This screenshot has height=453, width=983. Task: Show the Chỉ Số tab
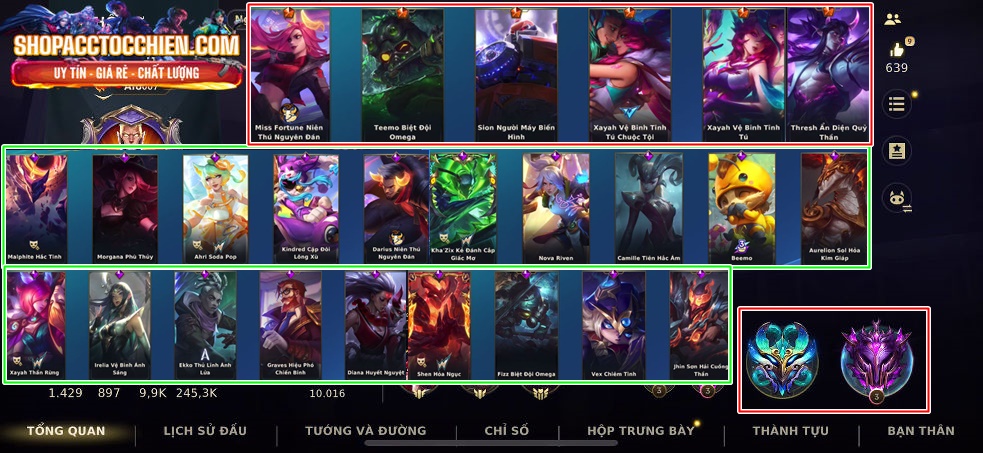click(507, 431)
